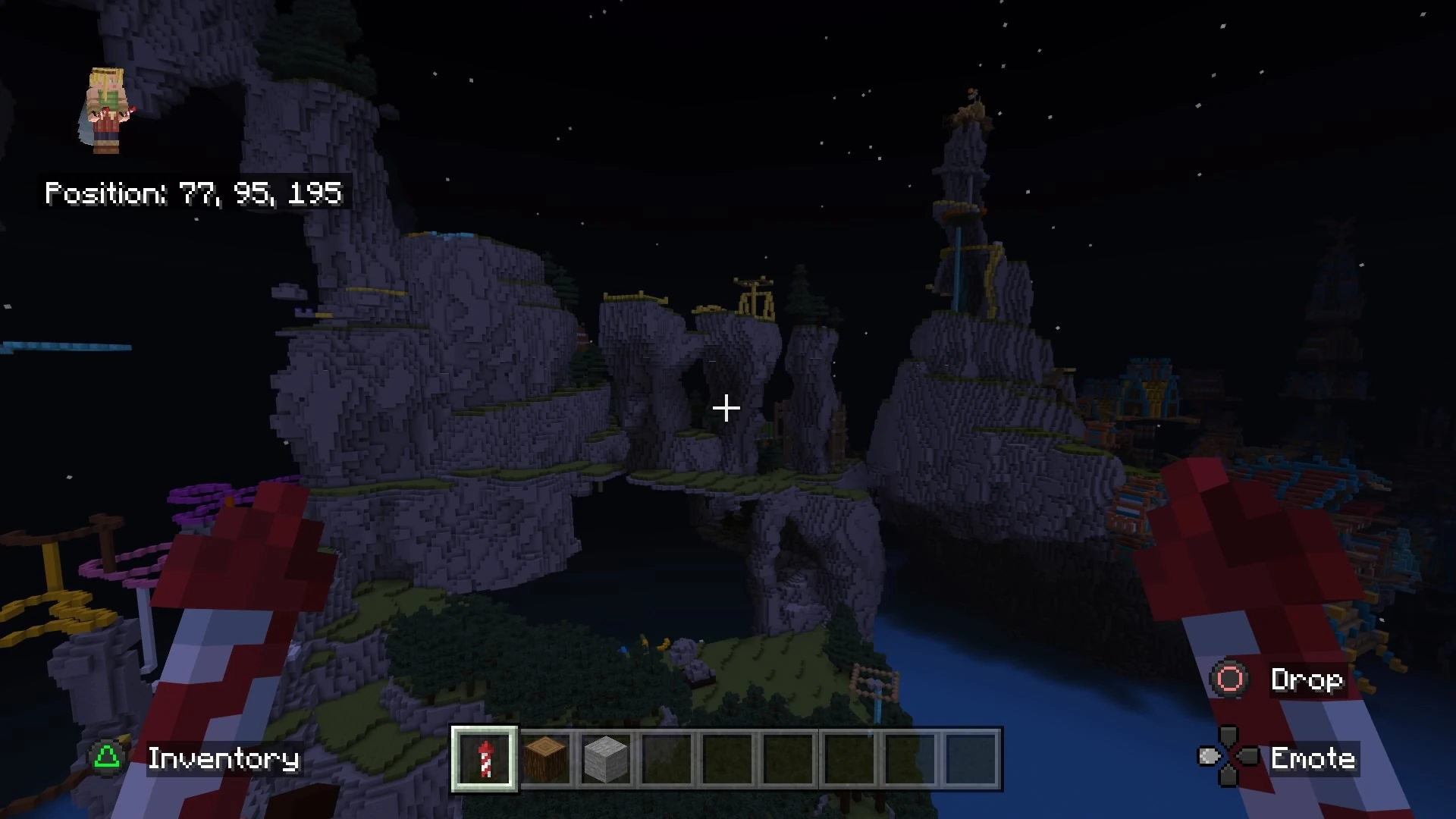
Task: Click the crosshair at screen center
Action: pyautogui.click(x=726, y=409)
